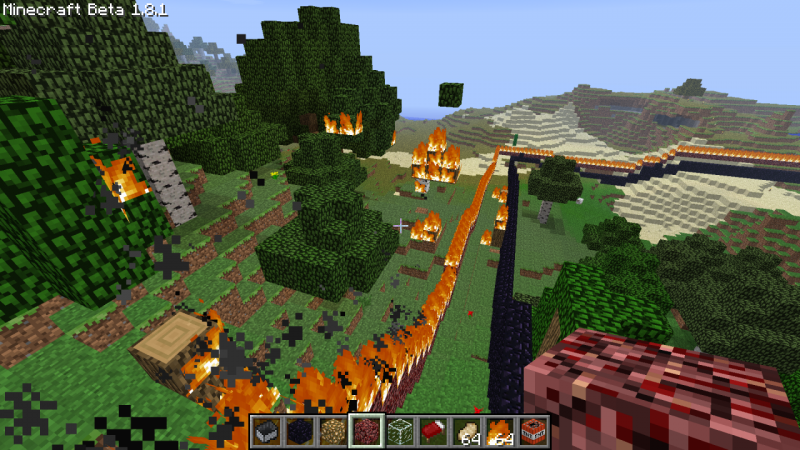Image resolution: width=800 pixels, height=450 pixels.
Task: Switch to the glass block slot
Action: click(399, 431)
